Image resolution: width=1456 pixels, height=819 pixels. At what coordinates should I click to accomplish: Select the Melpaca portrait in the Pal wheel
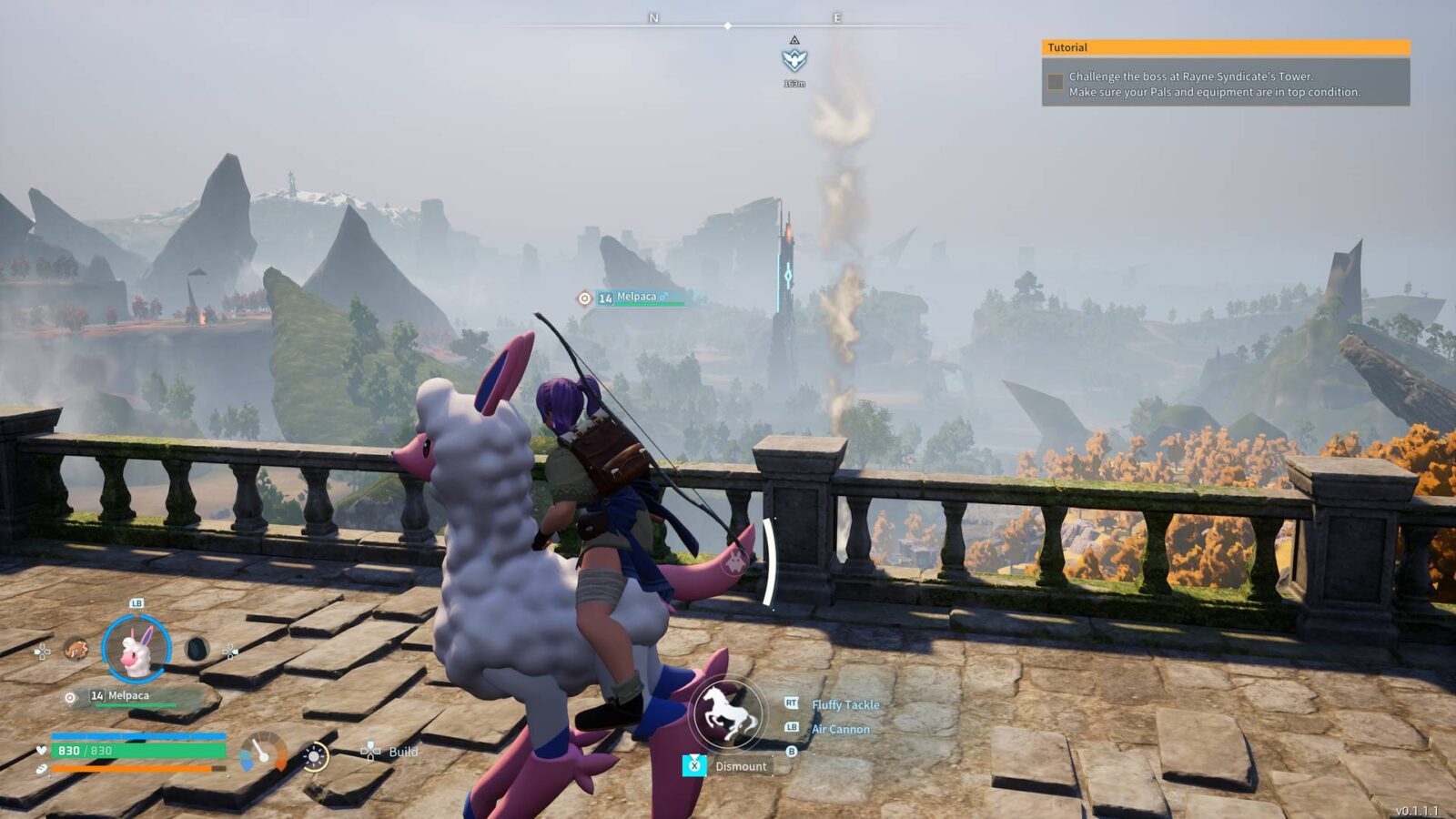[x=136, y=649]
